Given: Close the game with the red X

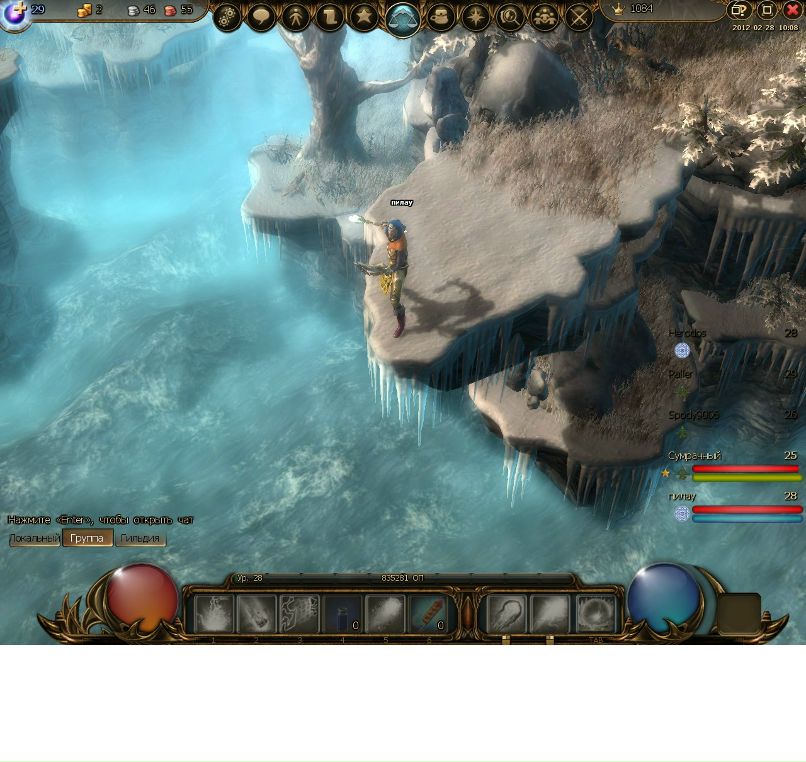Looking at the screenshot, I should tap(792, 10).
